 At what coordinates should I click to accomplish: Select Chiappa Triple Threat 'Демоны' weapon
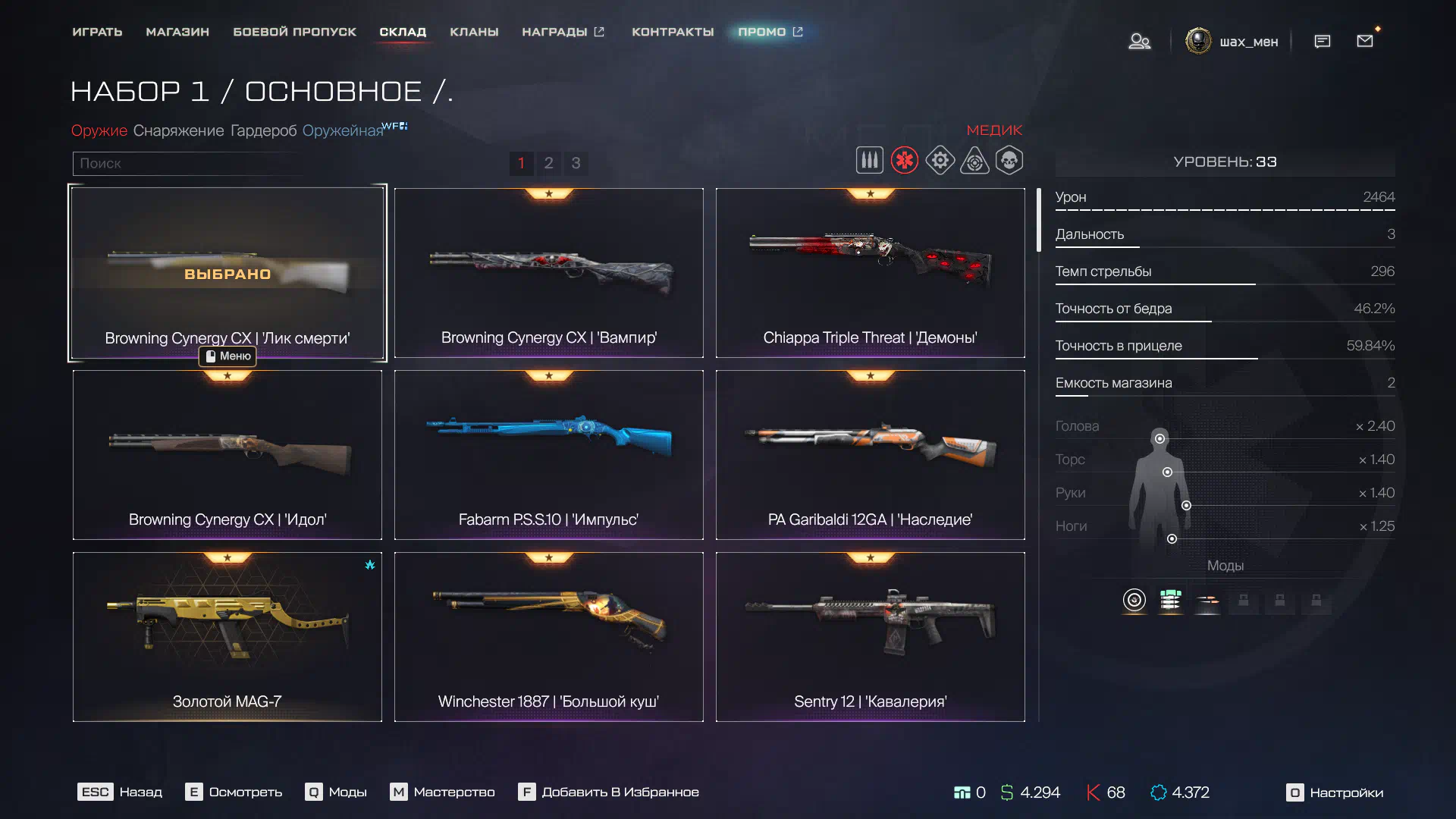[x=870, y=273]
